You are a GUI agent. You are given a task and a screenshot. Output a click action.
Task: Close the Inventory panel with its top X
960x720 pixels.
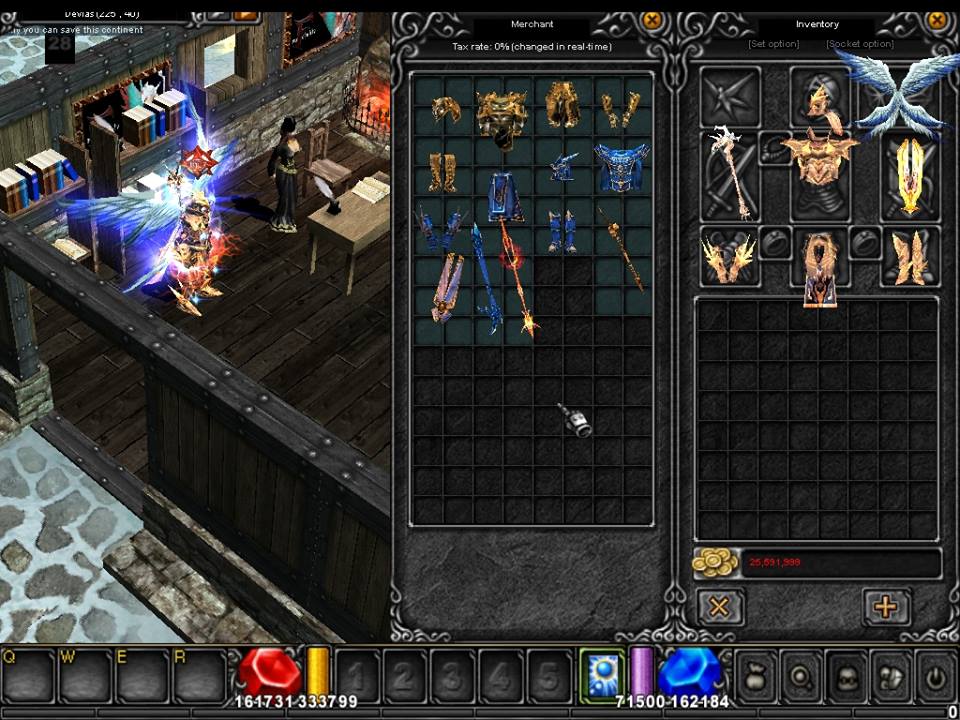tap(937, 20)
